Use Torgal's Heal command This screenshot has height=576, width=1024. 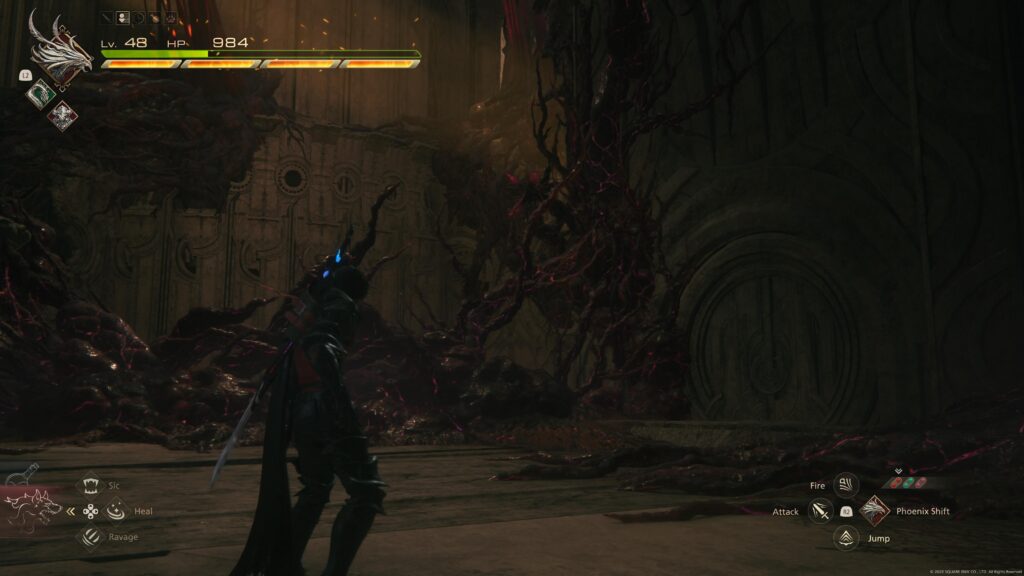coord(115,511)
